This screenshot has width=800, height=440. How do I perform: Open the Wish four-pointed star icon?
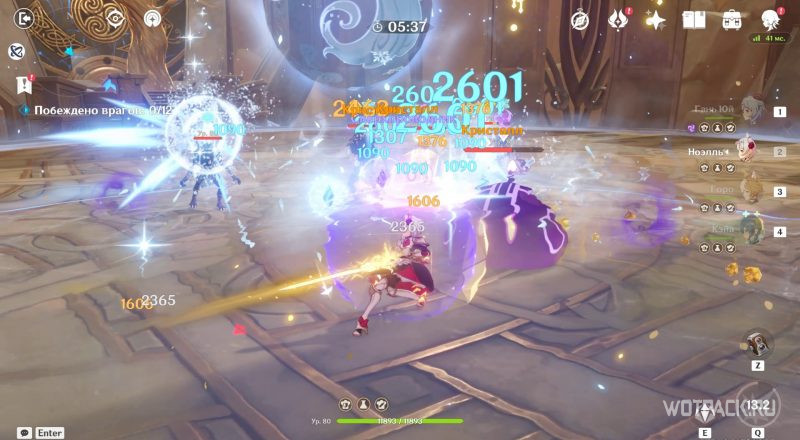[656, 20]
